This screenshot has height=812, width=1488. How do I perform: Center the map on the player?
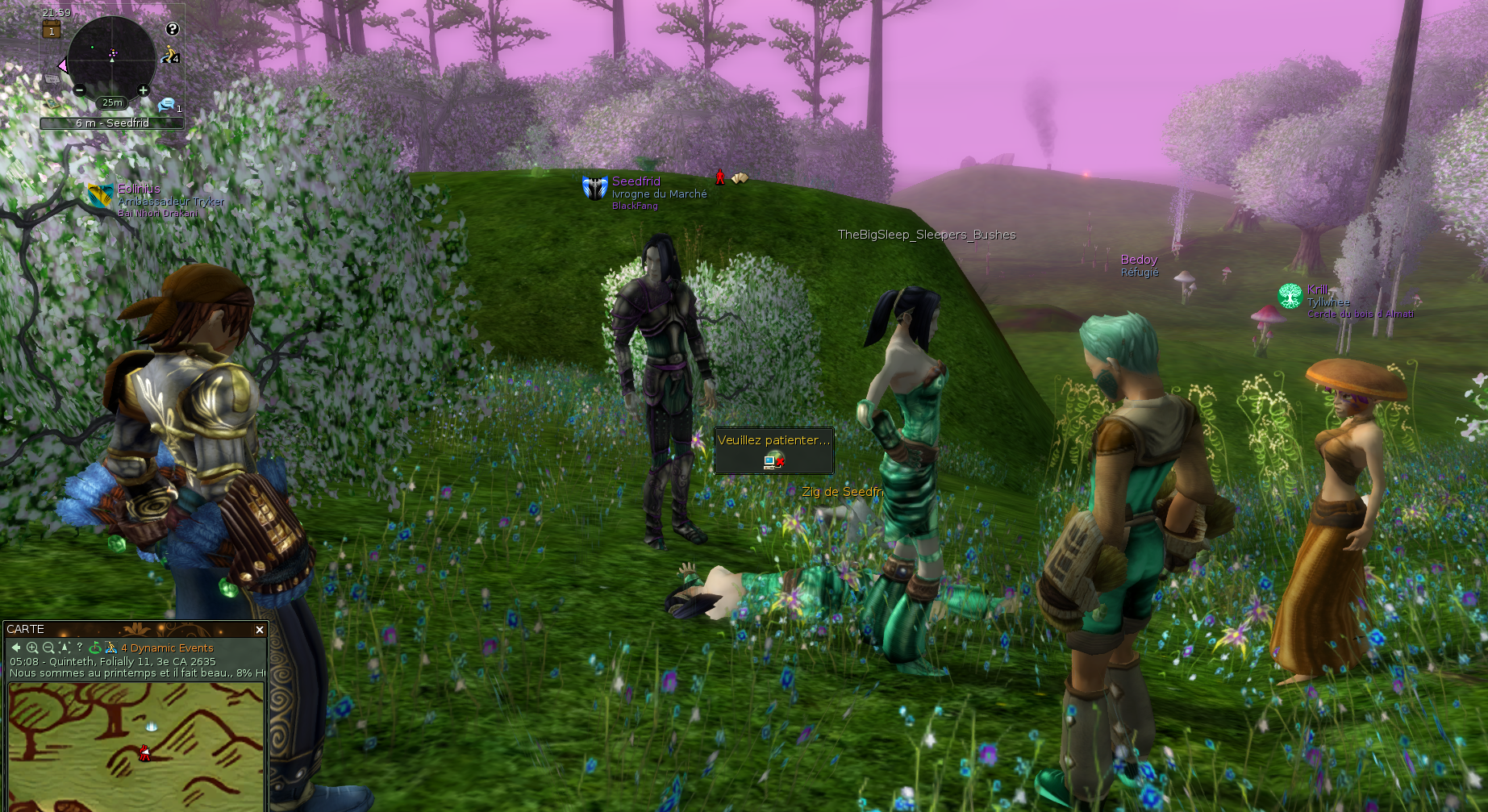65,648
